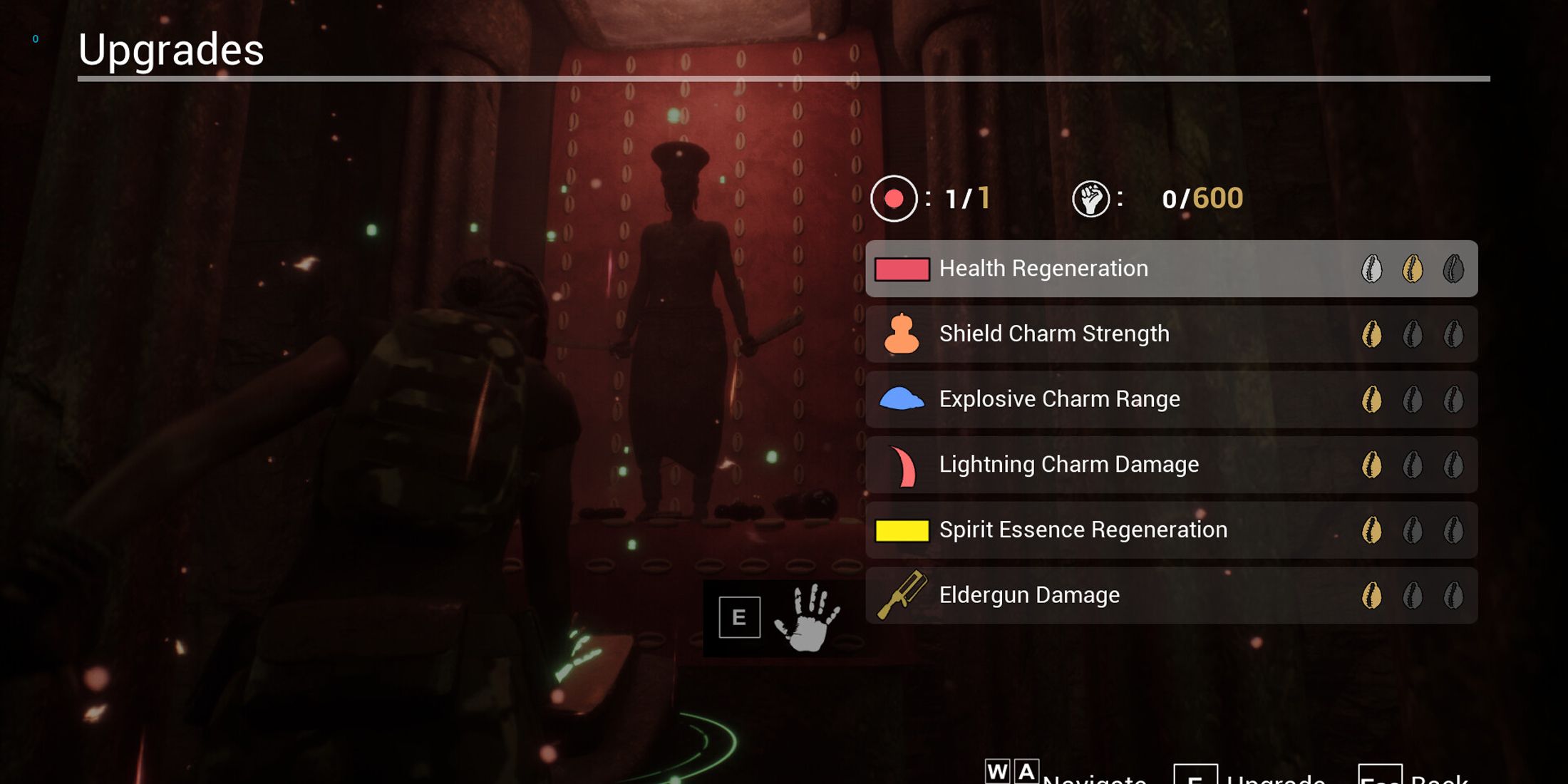The image size is (1568, 784).
Task: Click the Eldergun weapon icon
Action: (901, 595)
